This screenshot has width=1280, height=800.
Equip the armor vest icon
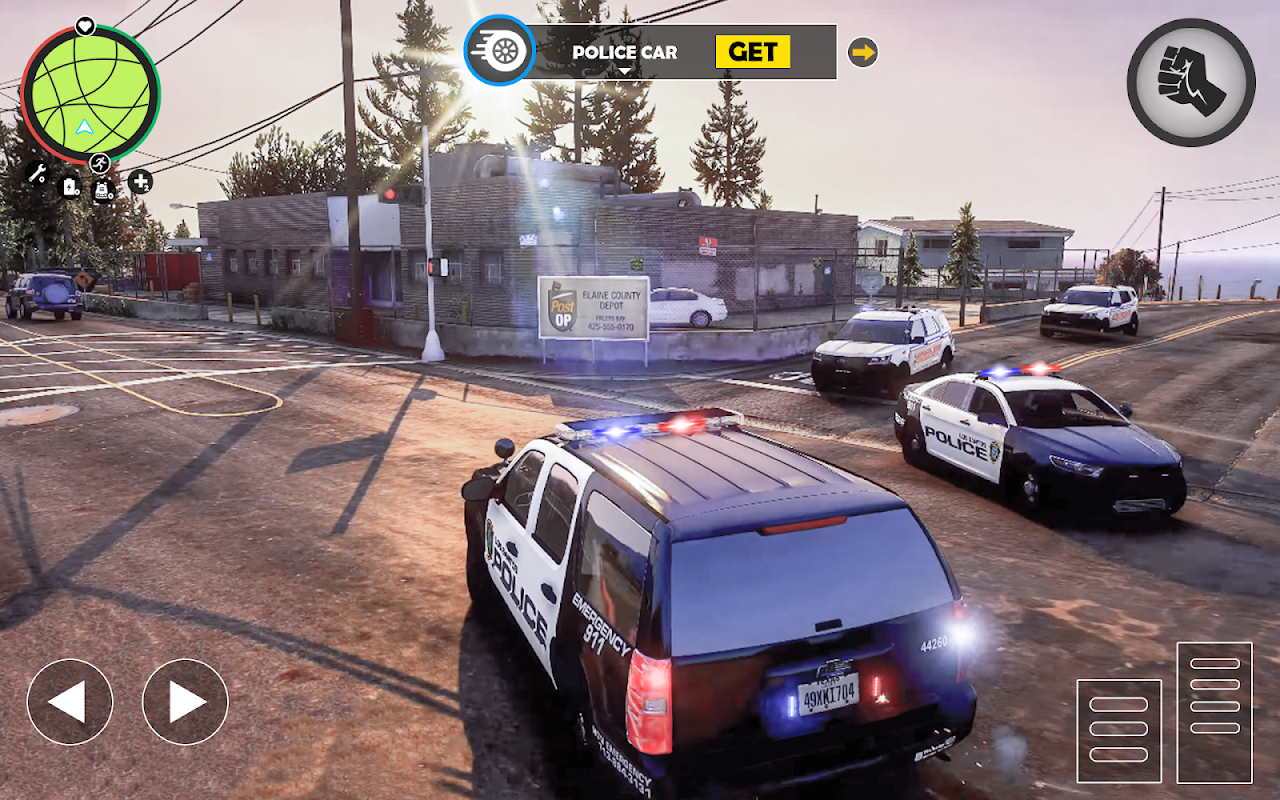point(103,190)
